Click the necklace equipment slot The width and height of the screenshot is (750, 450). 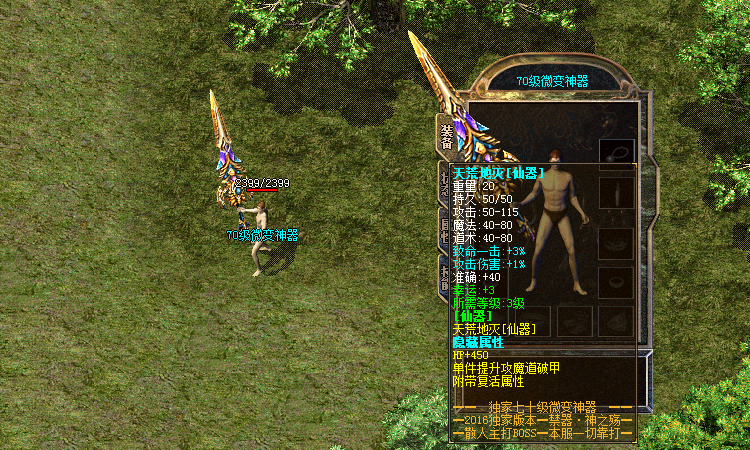coord(616,153)
